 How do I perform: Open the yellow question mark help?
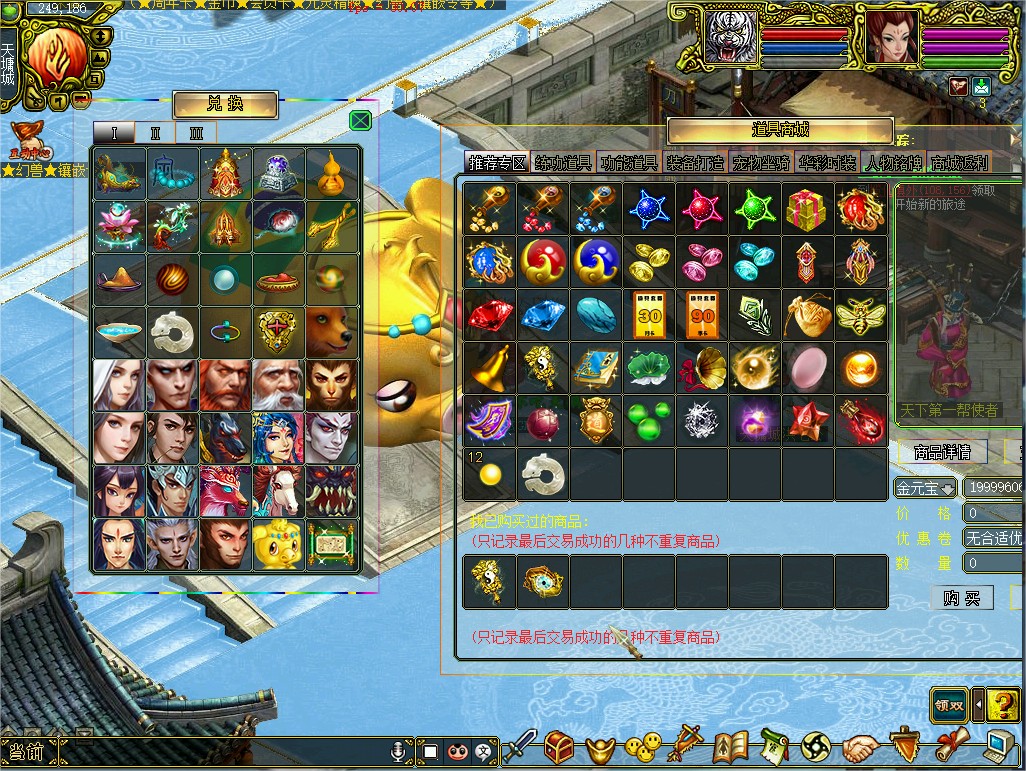click(x=1002, y=705)
